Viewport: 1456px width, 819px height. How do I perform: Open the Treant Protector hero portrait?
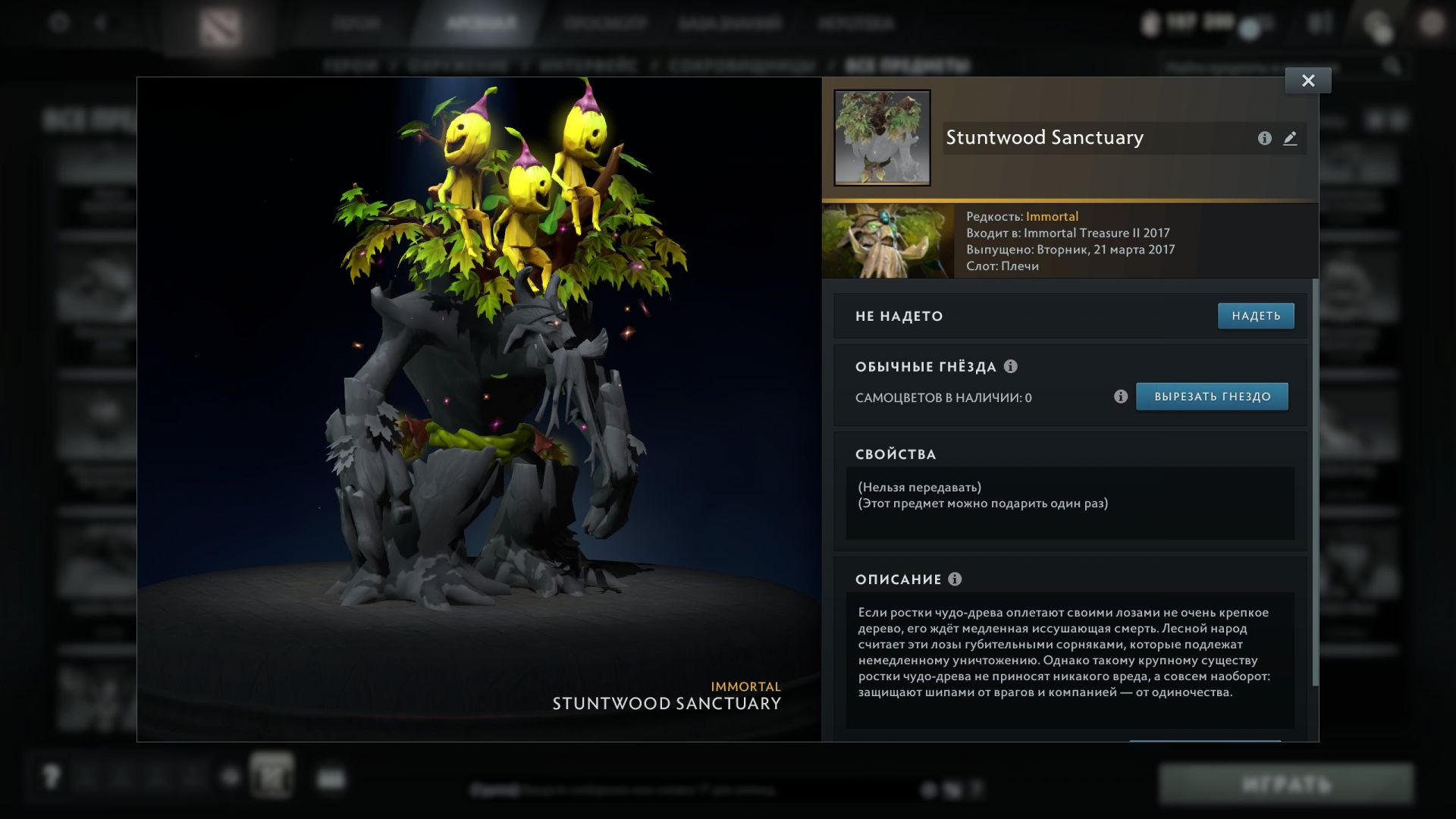click(x=888, y=241)
